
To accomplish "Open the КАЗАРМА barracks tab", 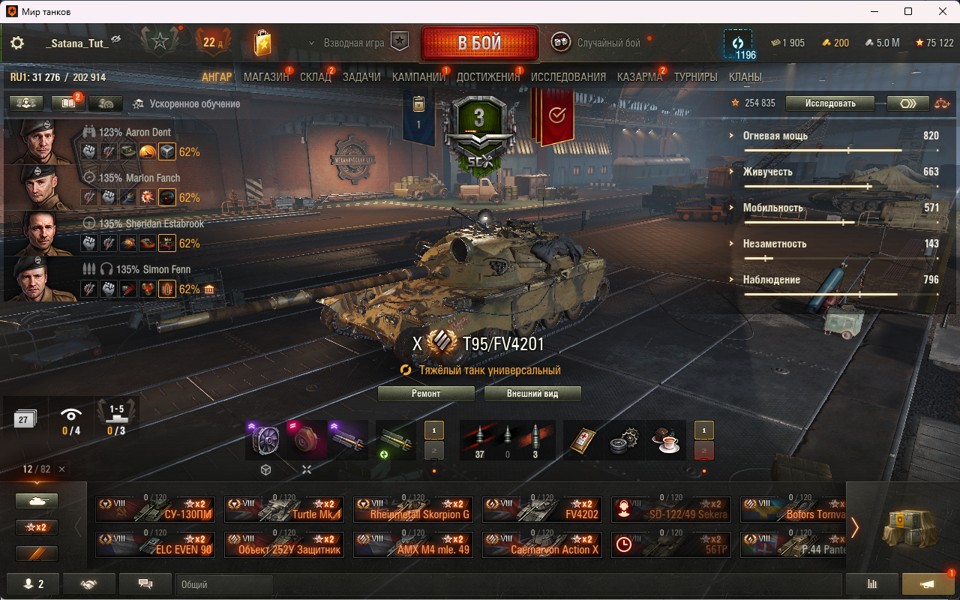I will pyautogui.click(x=639, y=77).
